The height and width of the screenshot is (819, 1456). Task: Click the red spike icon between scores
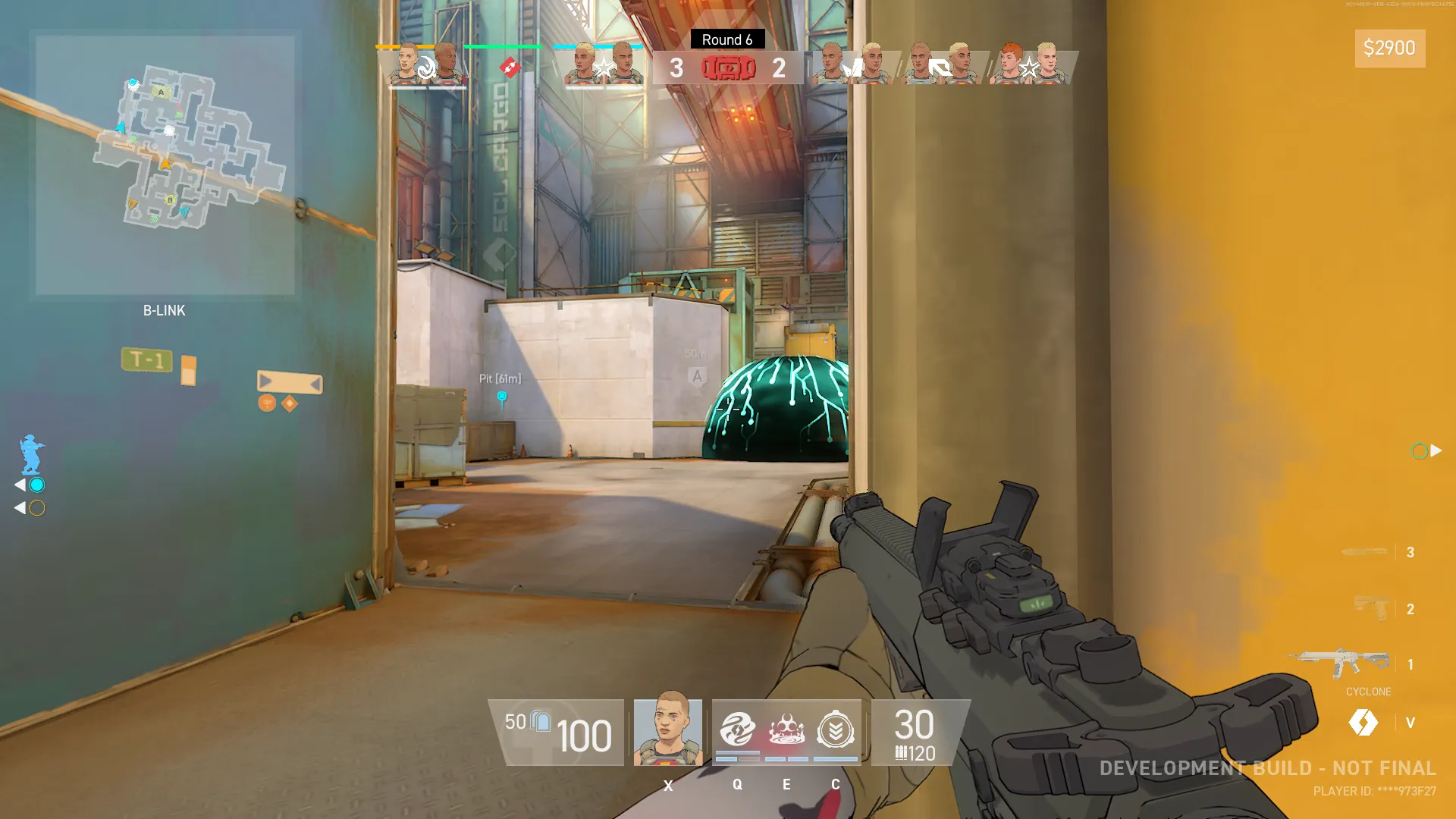(729, 68)
